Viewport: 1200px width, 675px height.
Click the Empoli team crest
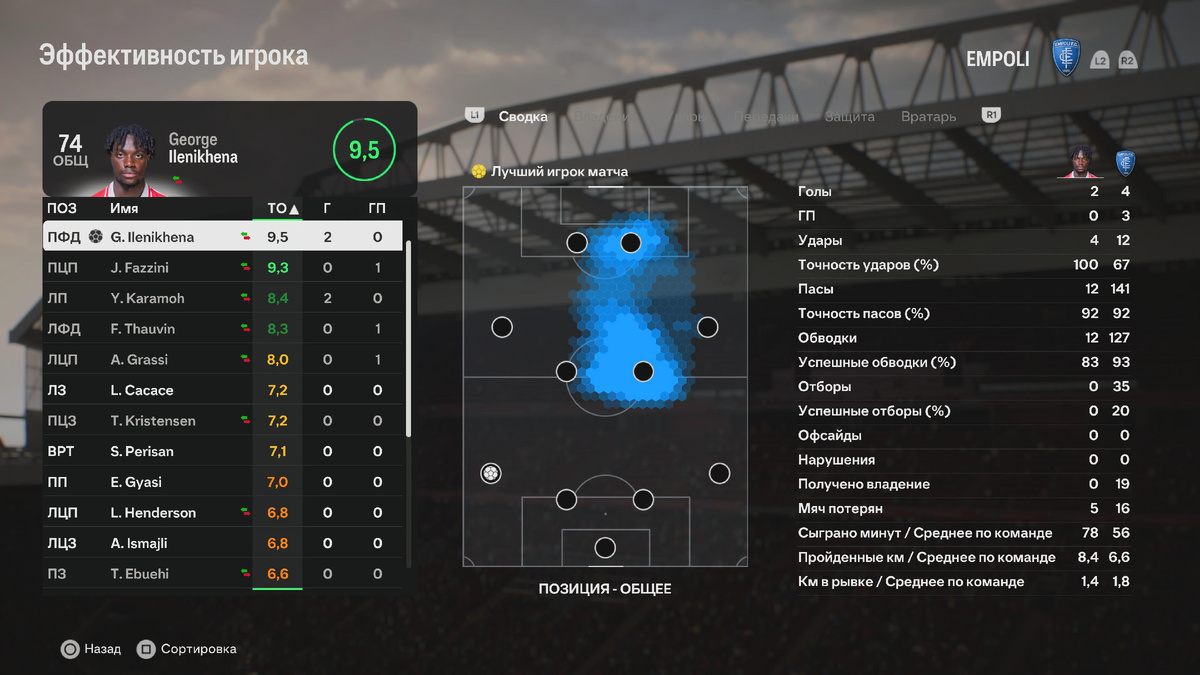[x=1067, y=58]
